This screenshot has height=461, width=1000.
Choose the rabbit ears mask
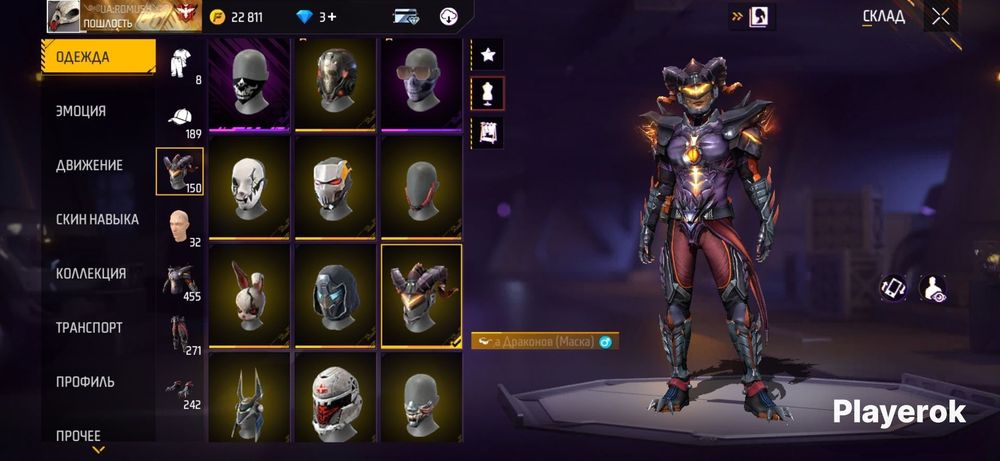pyautogui.click(x=250, y=297)
